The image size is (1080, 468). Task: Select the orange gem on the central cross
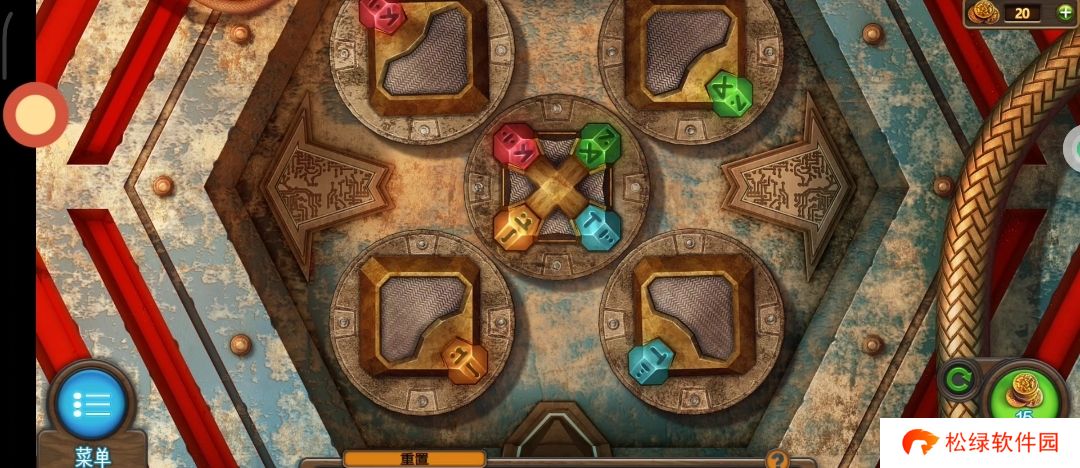(516, 227)
